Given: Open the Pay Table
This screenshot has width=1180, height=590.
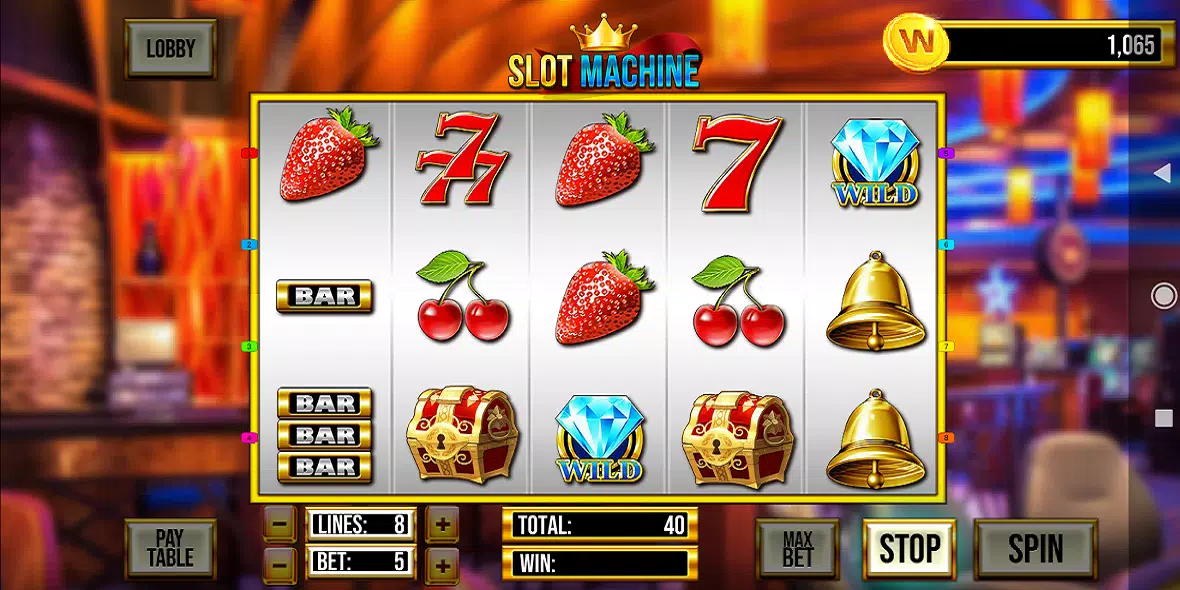Looking at the screenshot, I should [170, 548].
